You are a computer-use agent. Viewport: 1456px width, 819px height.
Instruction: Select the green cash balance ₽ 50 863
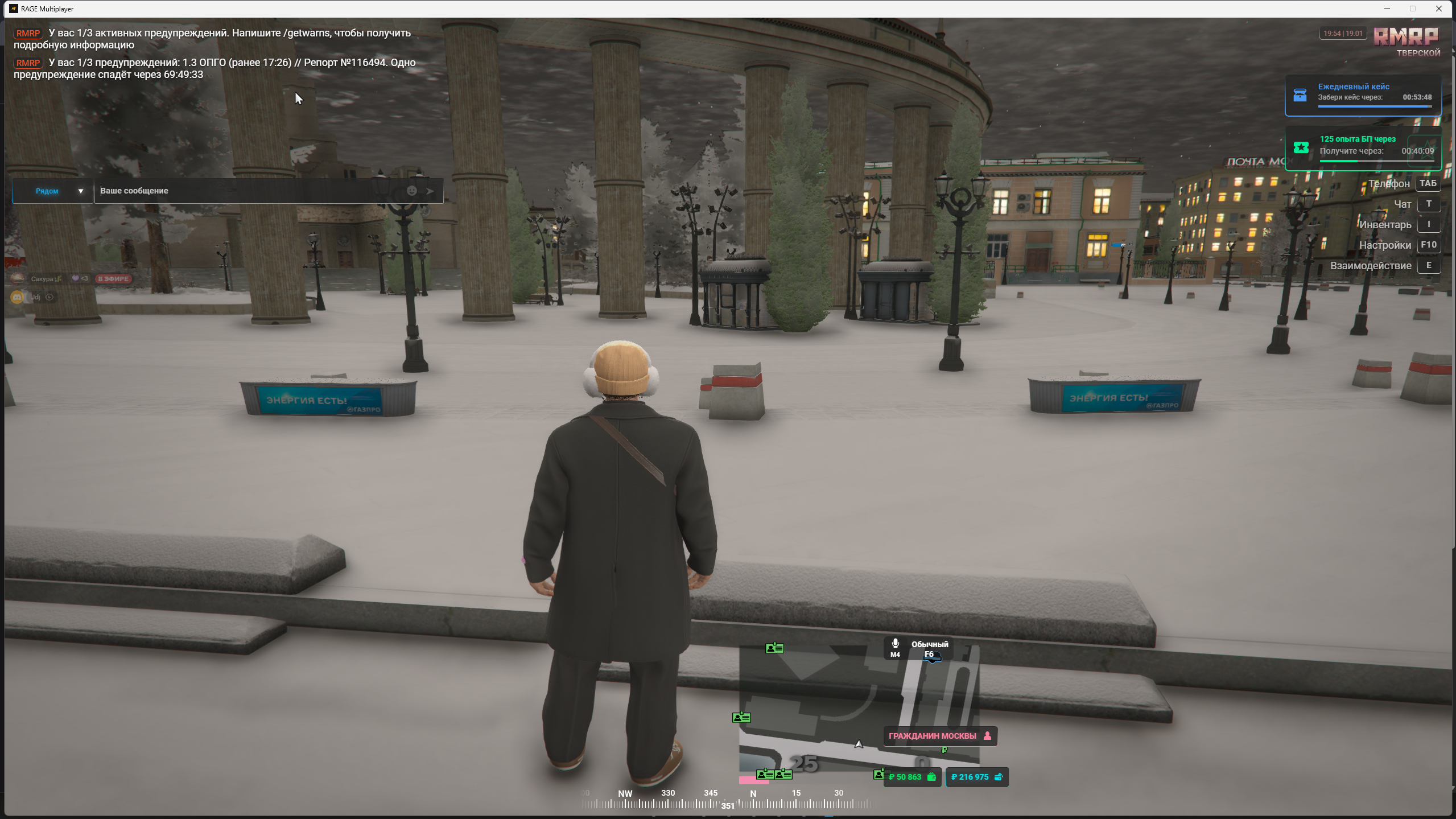pyautogui.click(x=912, y=777)
